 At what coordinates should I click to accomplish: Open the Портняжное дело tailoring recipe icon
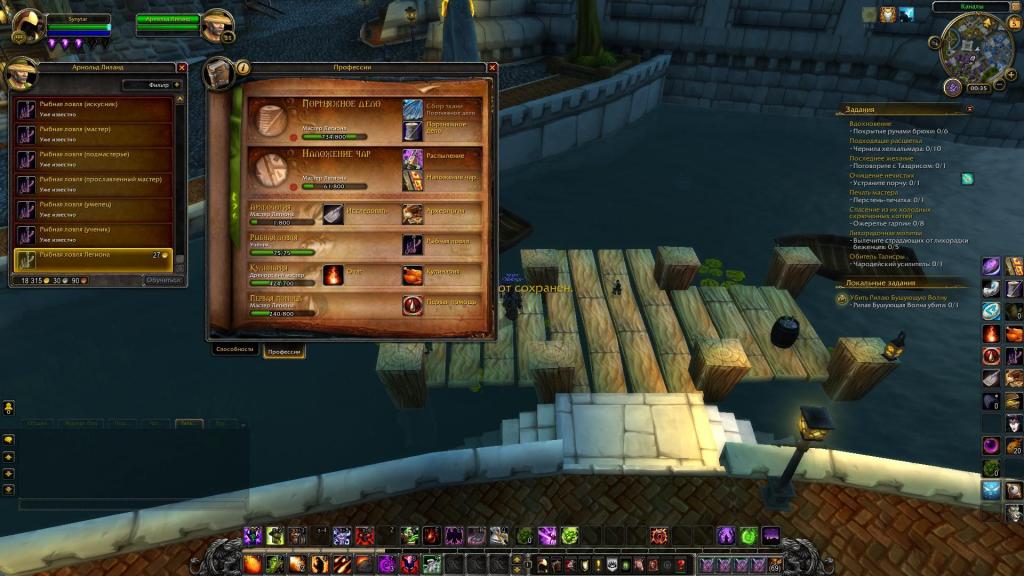click(413, 130)
